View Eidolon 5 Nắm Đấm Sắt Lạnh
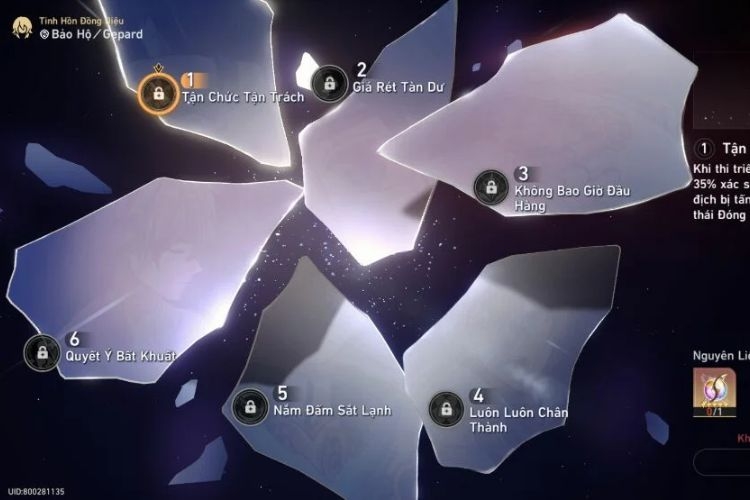Viewport: 750px width, 500px height. click(248, 406)
